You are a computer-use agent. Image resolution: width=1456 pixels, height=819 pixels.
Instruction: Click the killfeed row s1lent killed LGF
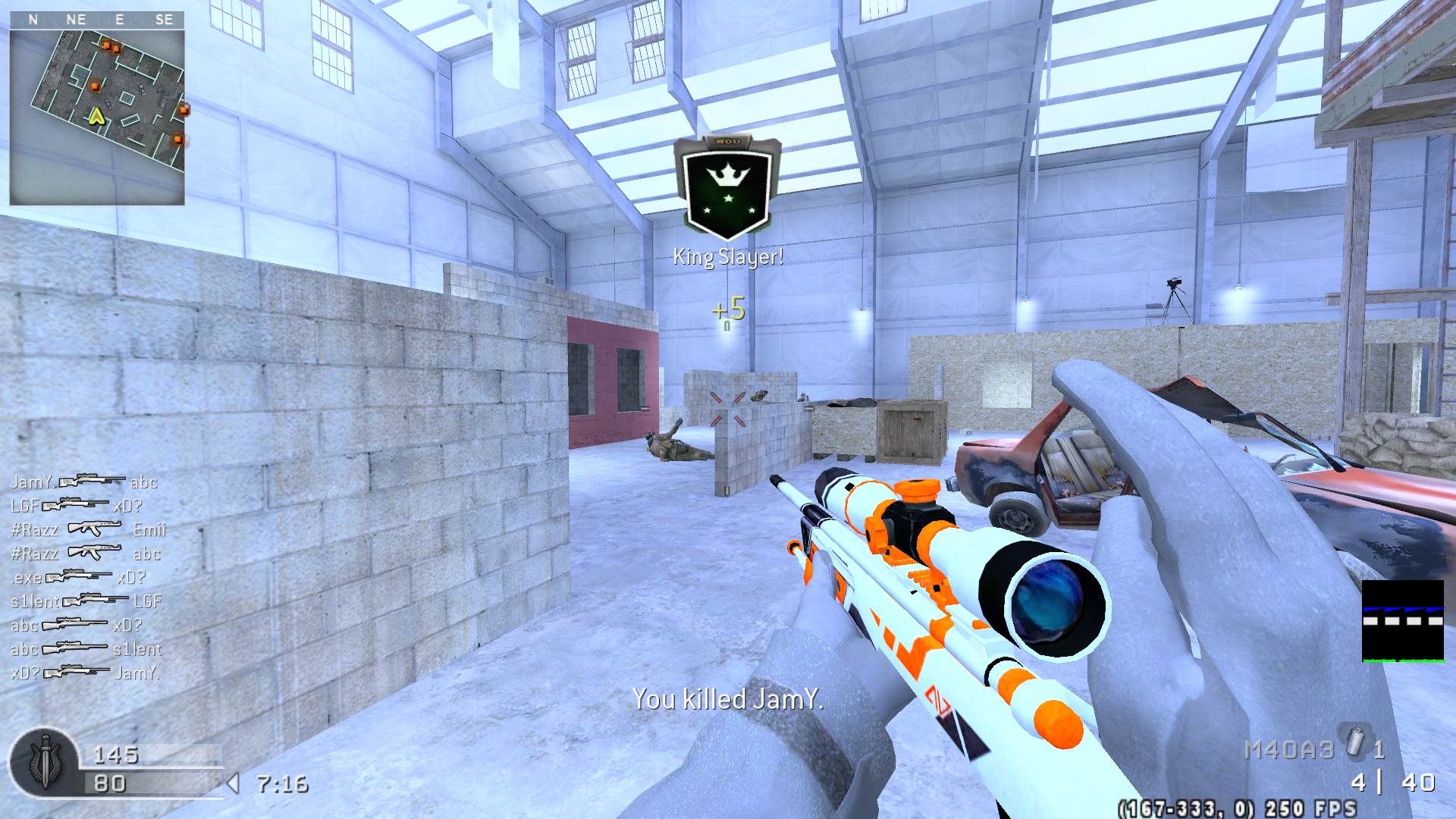[x=86, y=601]
